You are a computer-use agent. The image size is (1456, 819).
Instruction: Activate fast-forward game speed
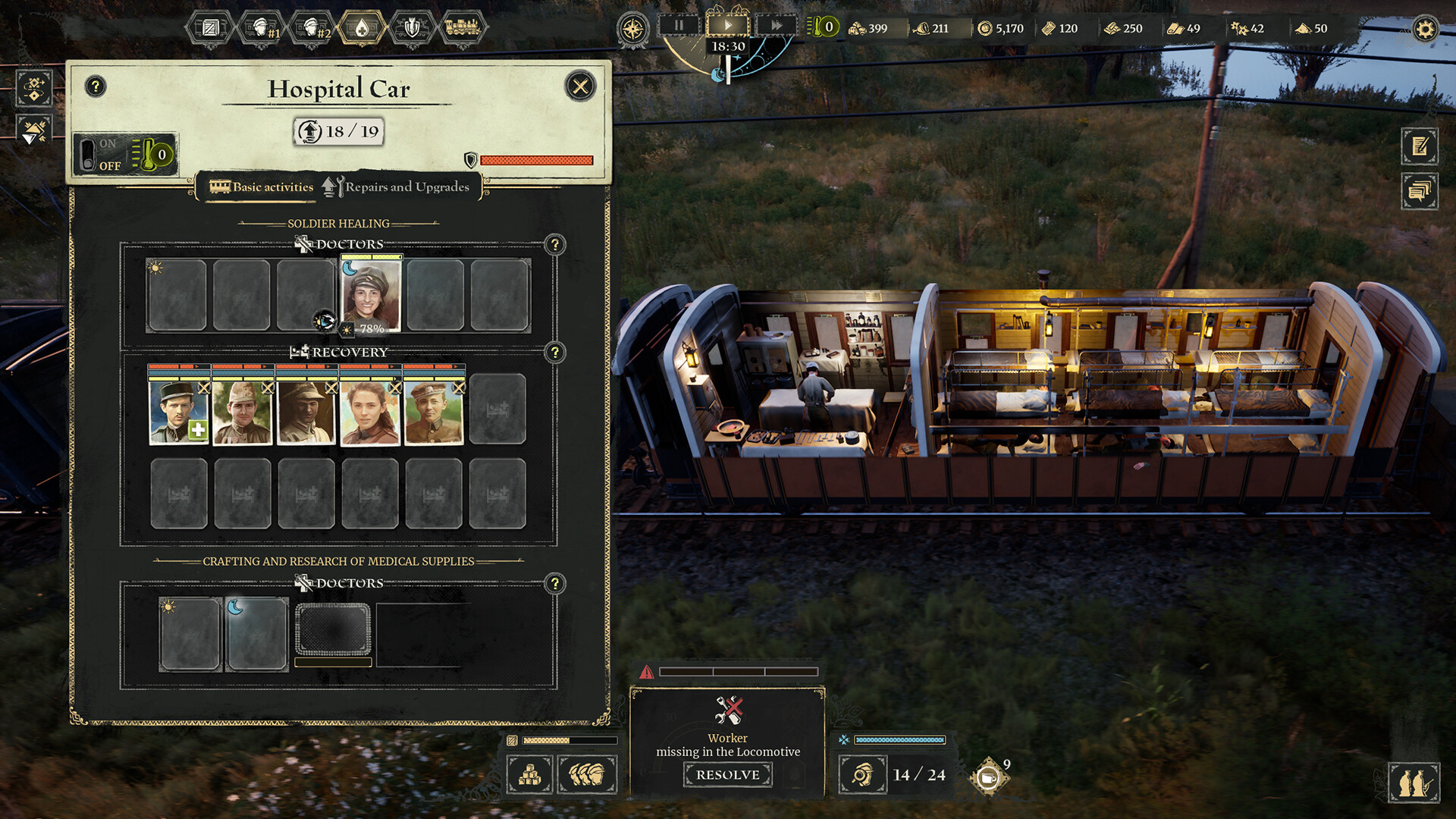776,26
